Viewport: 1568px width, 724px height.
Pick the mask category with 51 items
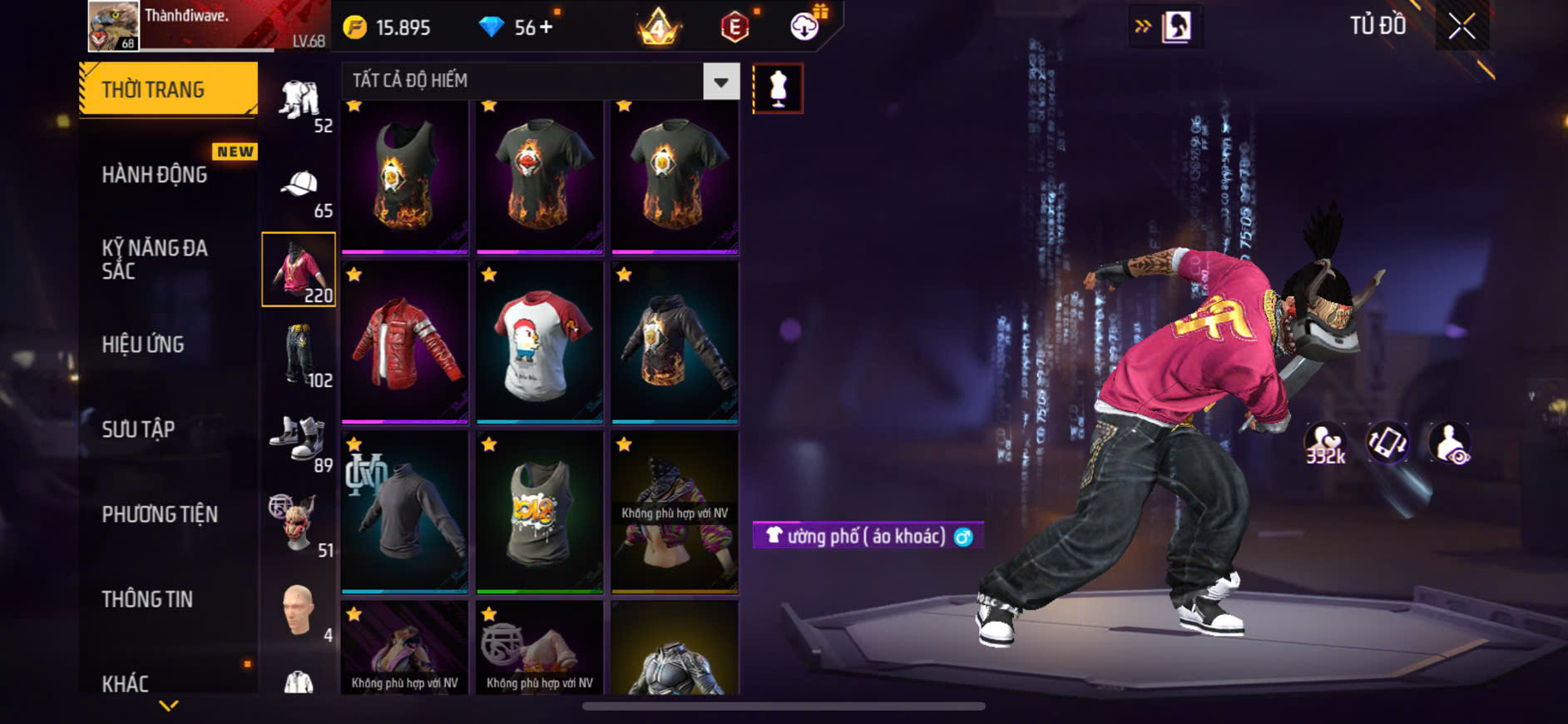(301, 526)
